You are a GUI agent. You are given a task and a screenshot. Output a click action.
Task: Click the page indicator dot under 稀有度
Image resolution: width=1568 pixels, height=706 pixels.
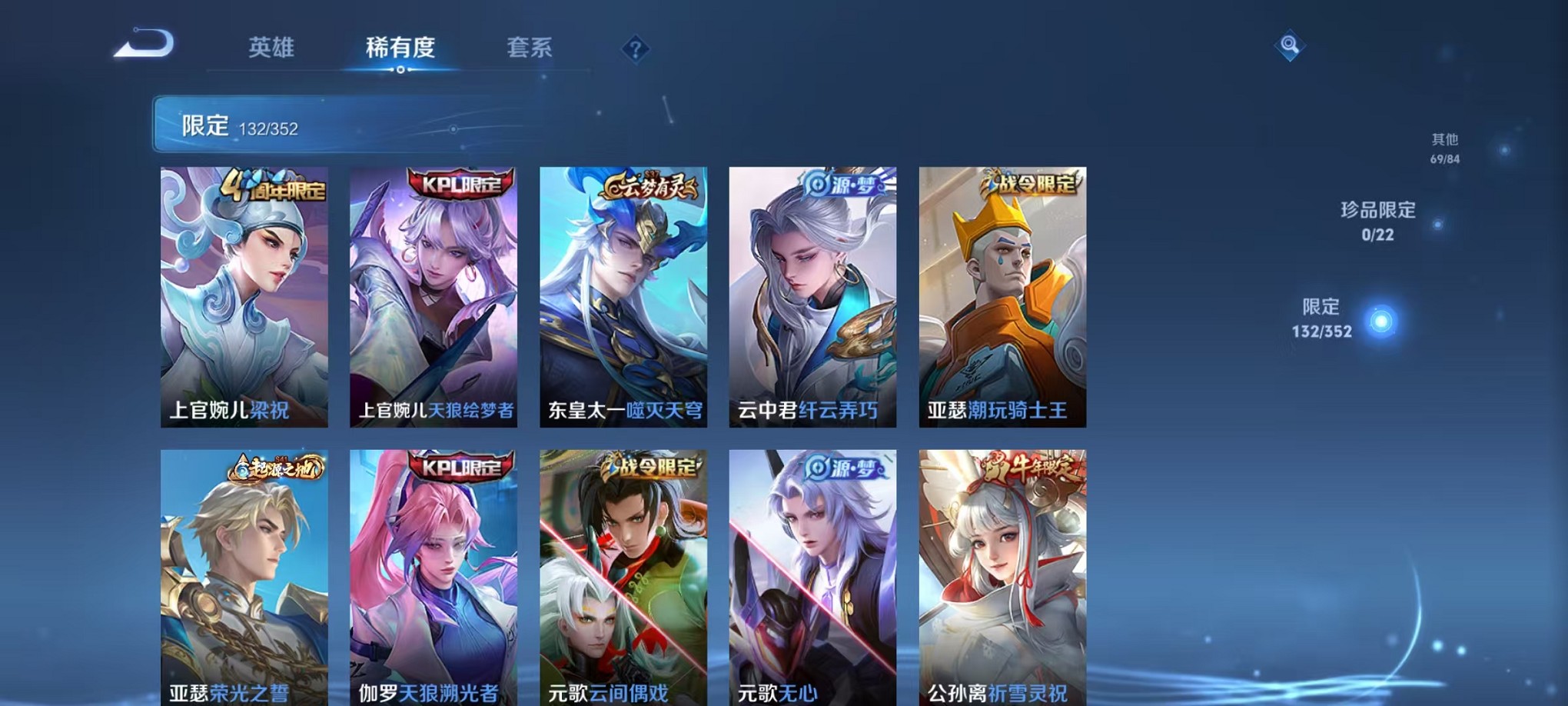(400, 71)
